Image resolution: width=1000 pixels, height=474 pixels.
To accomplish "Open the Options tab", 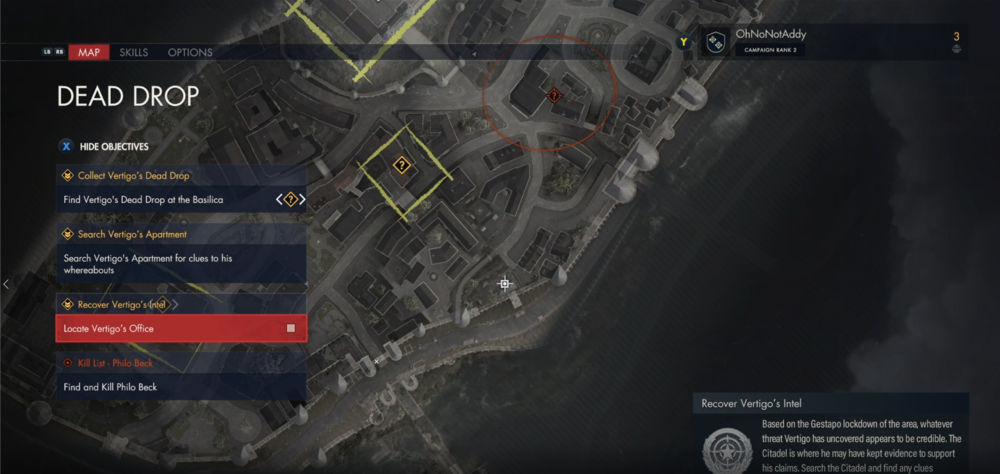I will coord(189,52).
